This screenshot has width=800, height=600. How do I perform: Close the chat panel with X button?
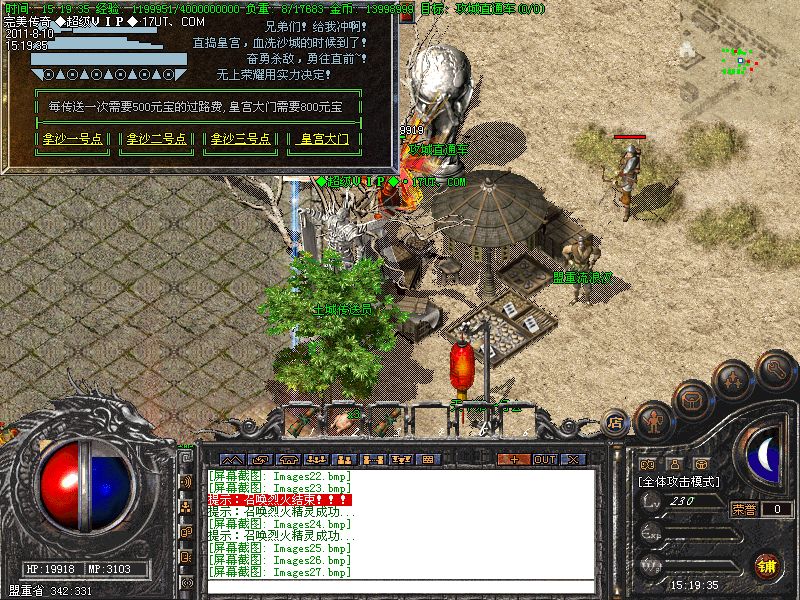573,459
